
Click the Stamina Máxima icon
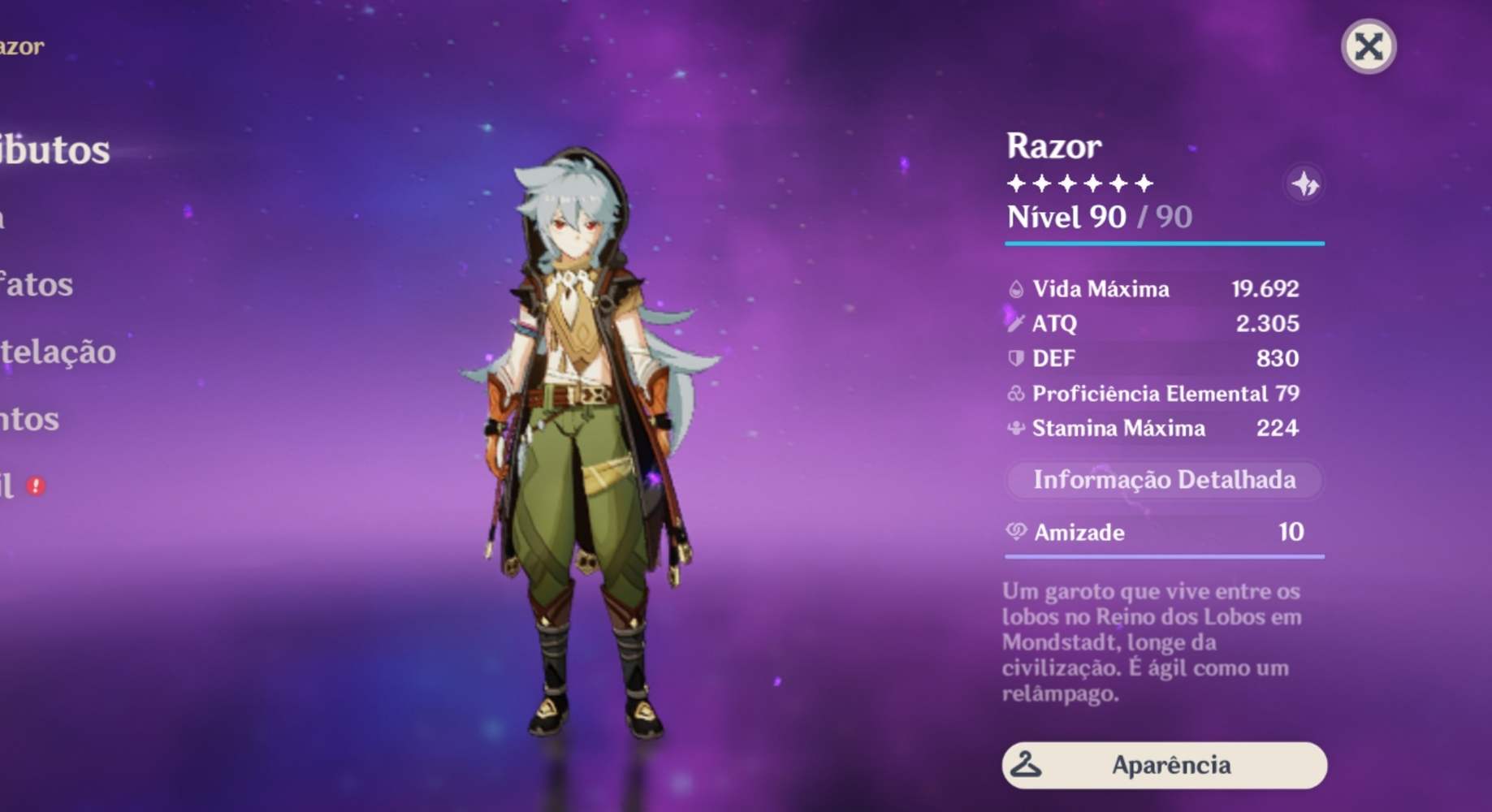click(x=1017, y=428)
